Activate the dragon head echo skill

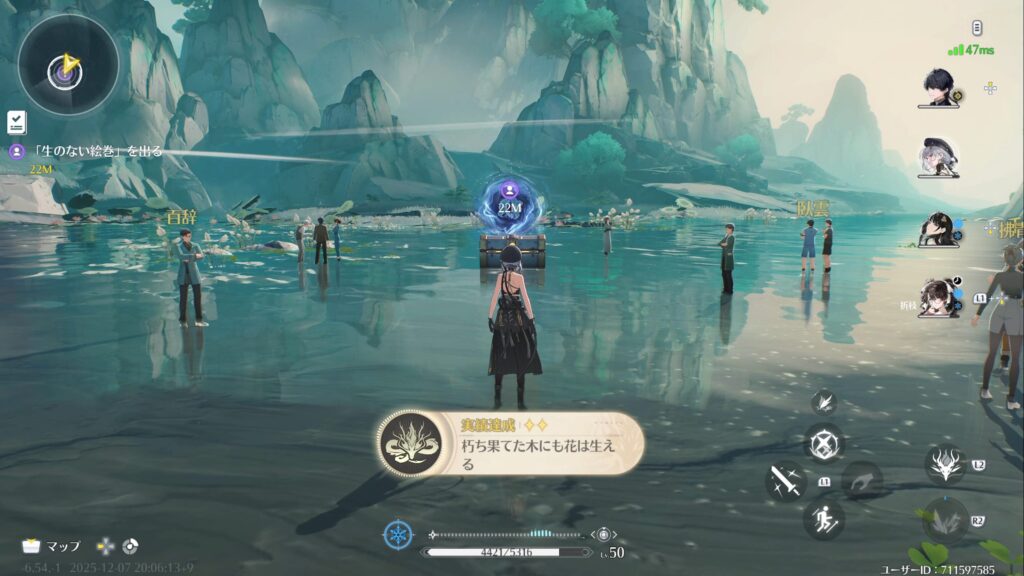(x=945, y=465)
